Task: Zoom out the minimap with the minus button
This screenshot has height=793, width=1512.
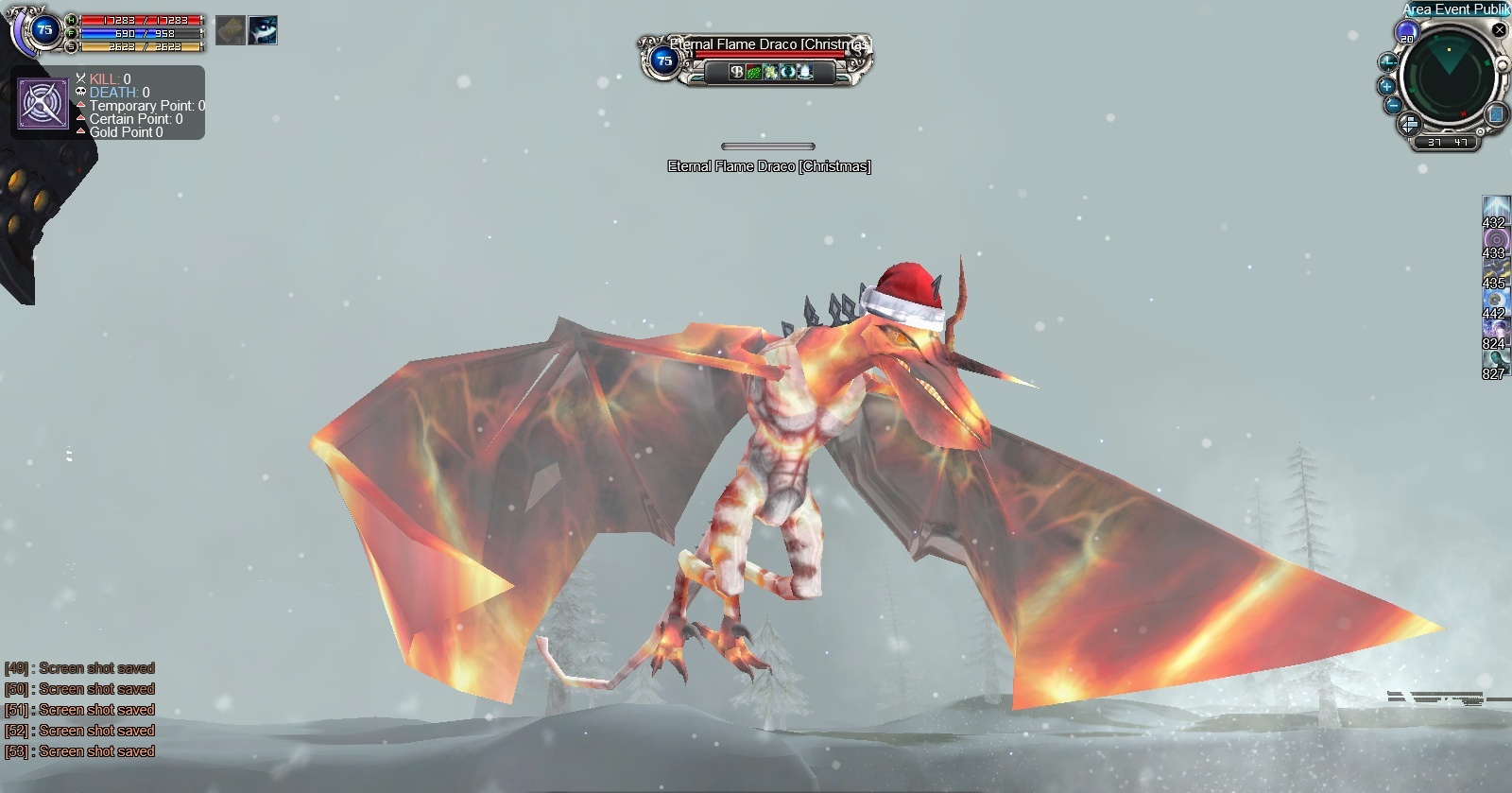Action: [x=1392, y=105]
